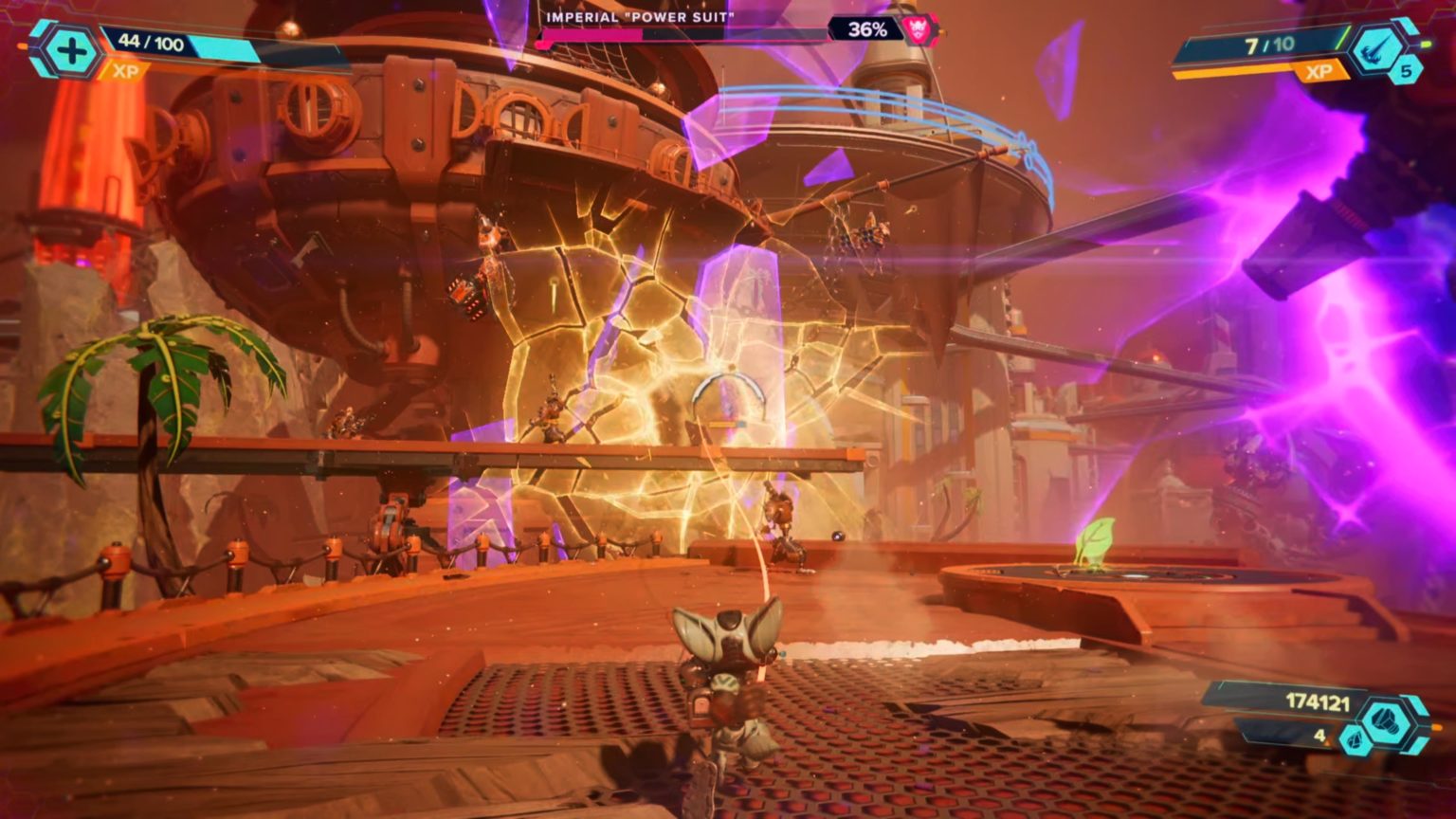Click the enemy emblem beside the boss bar
The height and width of the screenshot is (819, 1456).
[x=920, y=28]
